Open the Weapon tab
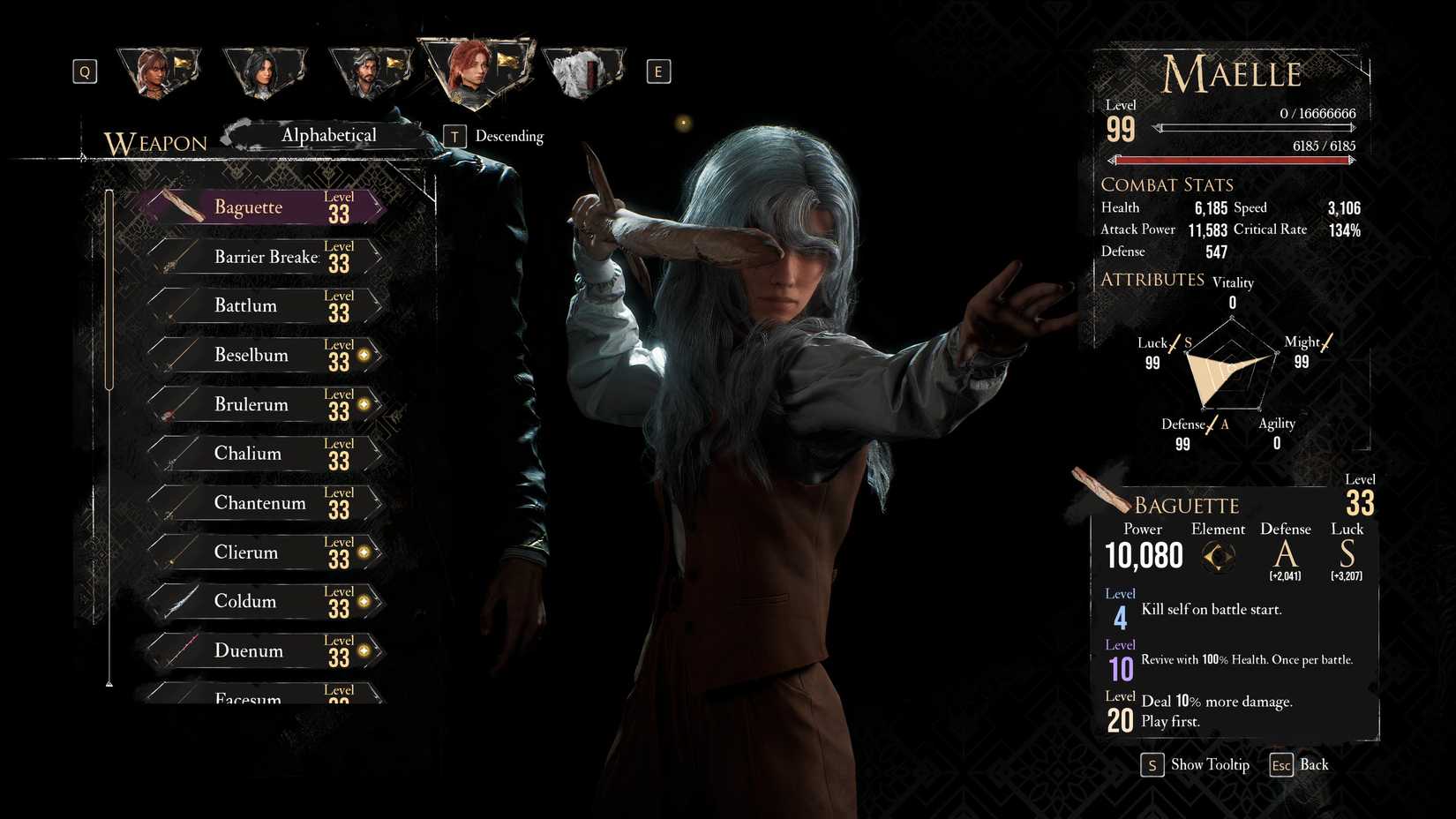This screenshot has width=1456, height=819. tap(154, 142)
